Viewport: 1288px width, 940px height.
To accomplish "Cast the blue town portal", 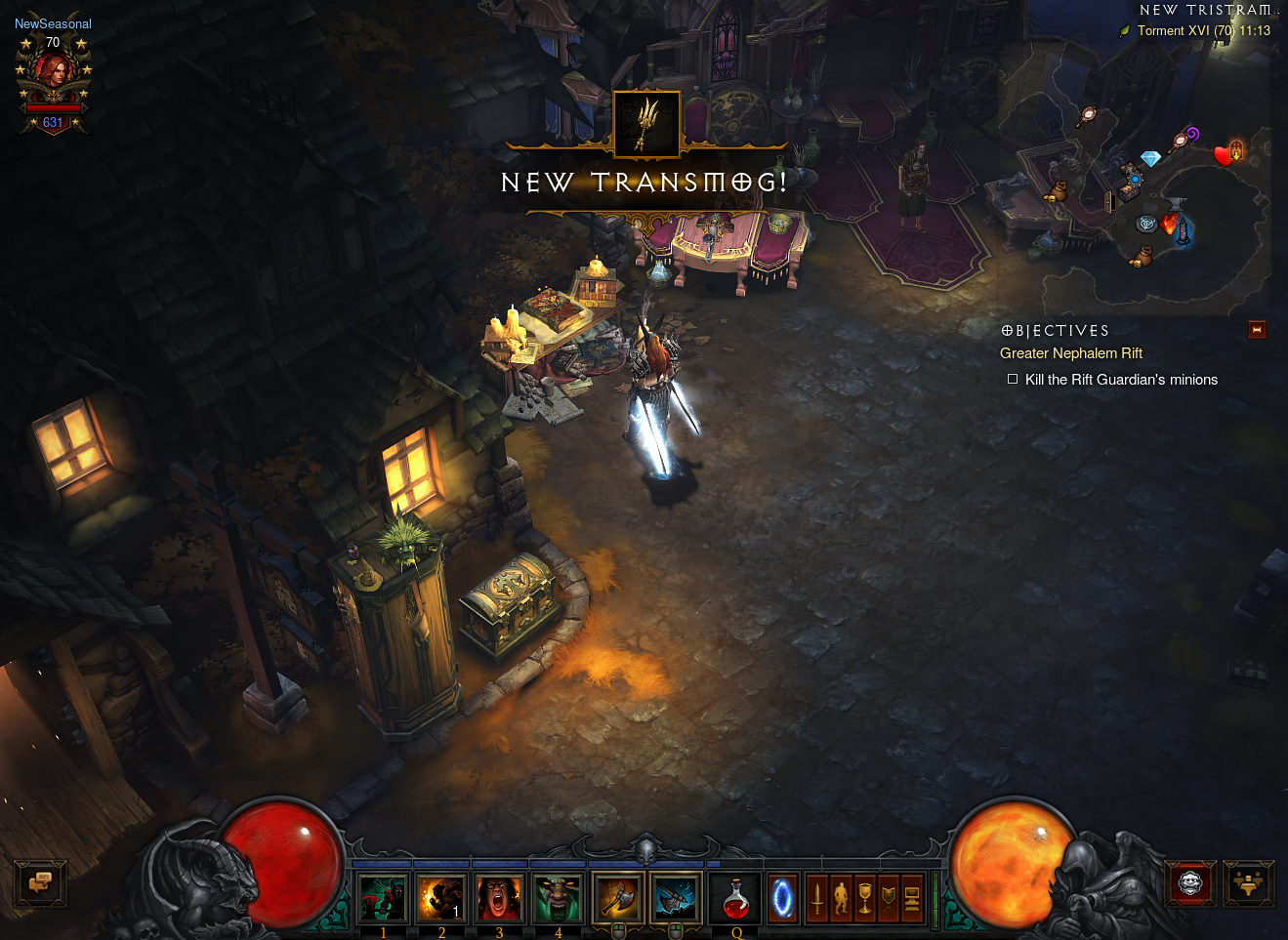I will click(783, 898).
